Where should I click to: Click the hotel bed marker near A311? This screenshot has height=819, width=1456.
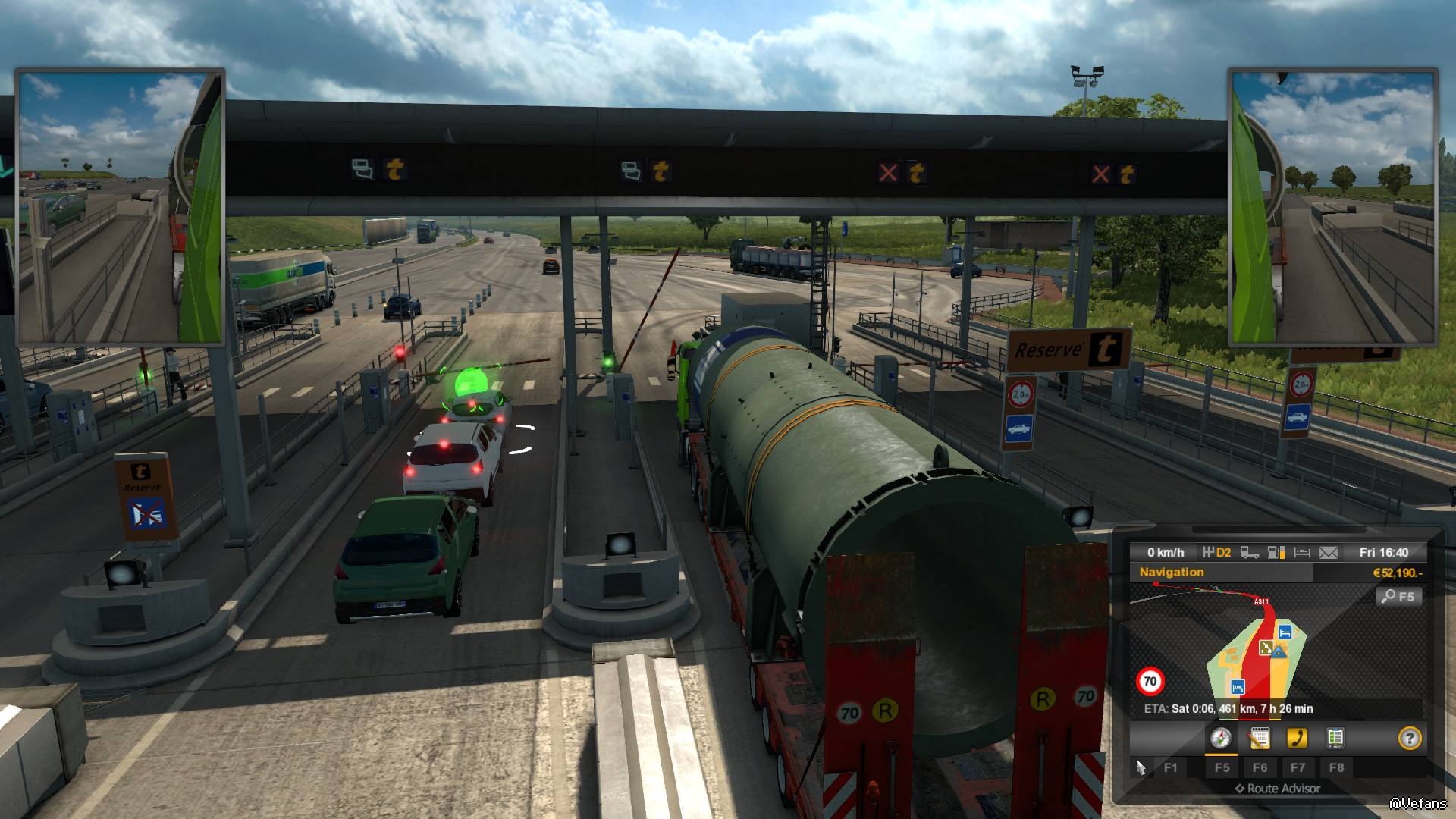[x=1285, y=632]
